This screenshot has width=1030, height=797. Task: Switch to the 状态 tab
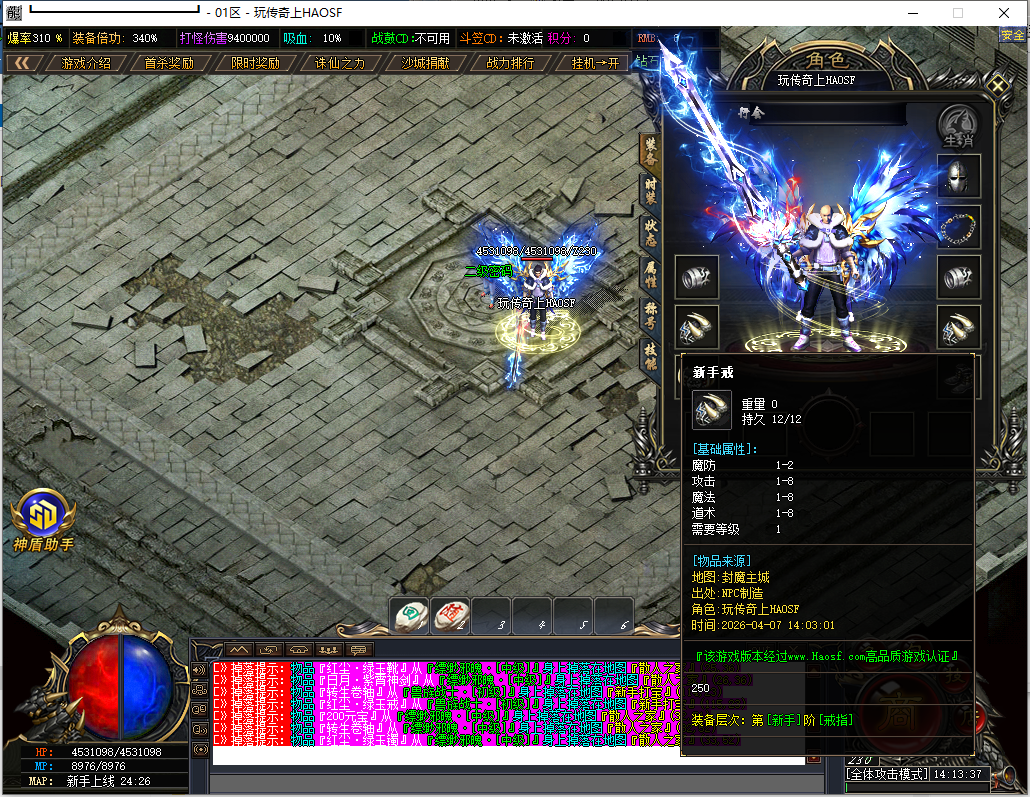(650, 233)
